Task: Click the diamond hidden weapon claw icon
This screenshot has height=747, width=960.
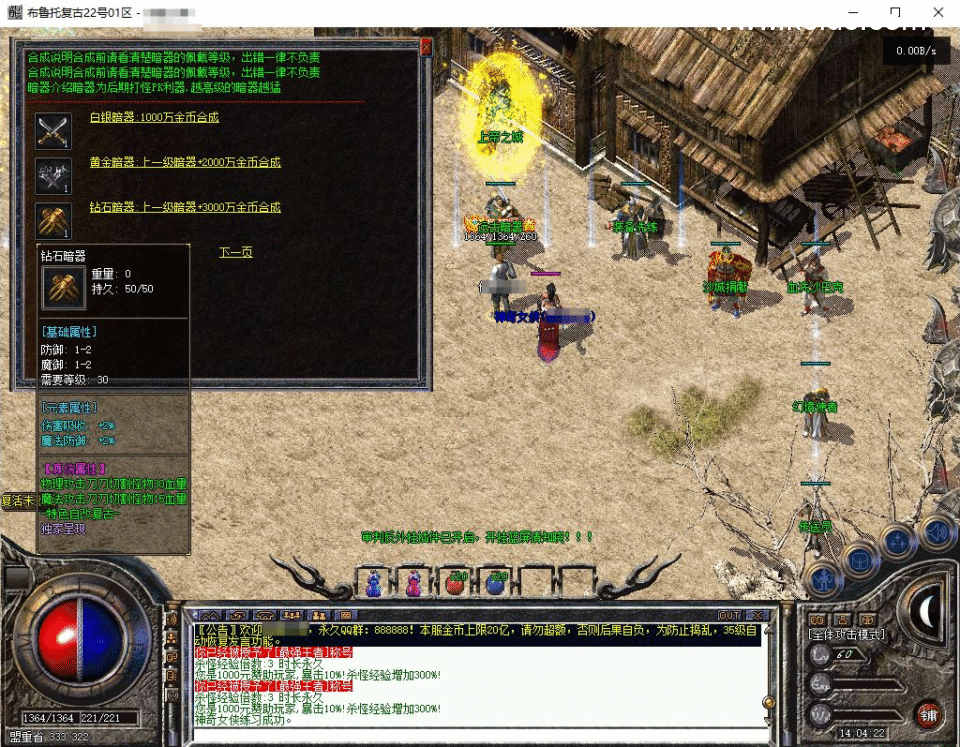Action: tap(53, 220)
